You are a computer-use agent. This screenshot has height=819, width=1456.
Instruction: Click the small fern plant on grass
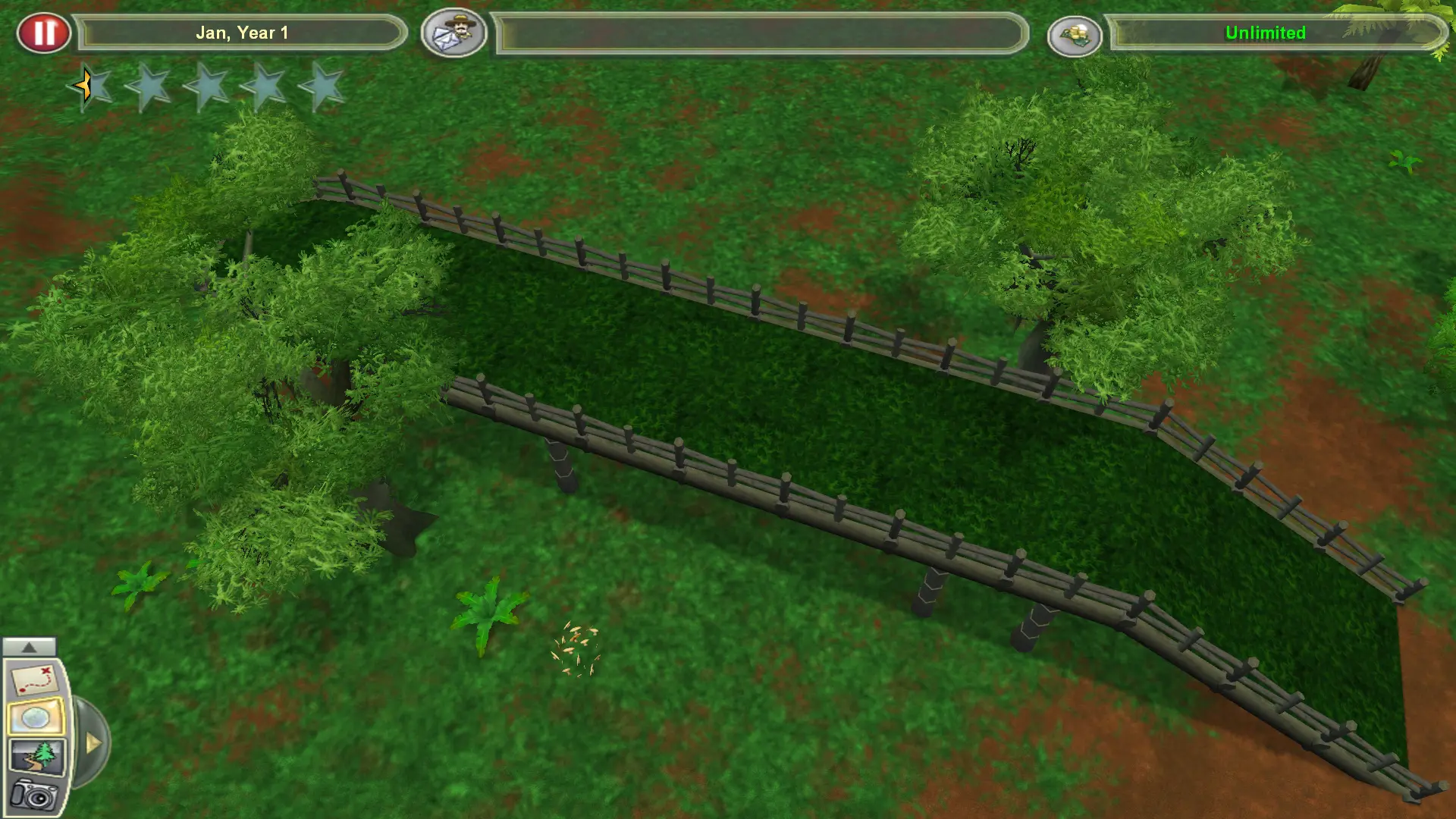(x=489, y=610)
